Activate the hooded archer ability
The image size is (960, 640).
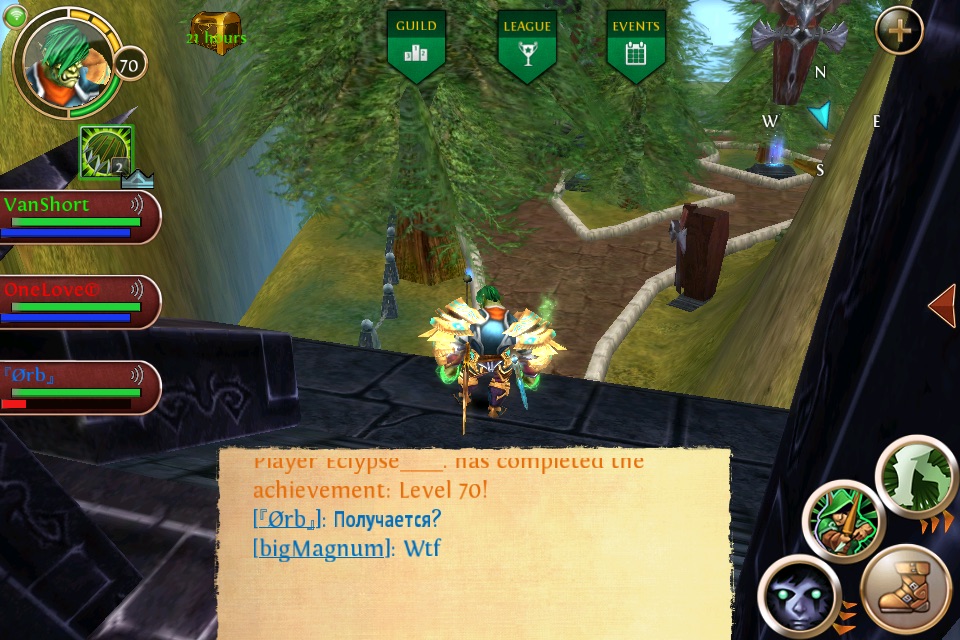[842, 522]
